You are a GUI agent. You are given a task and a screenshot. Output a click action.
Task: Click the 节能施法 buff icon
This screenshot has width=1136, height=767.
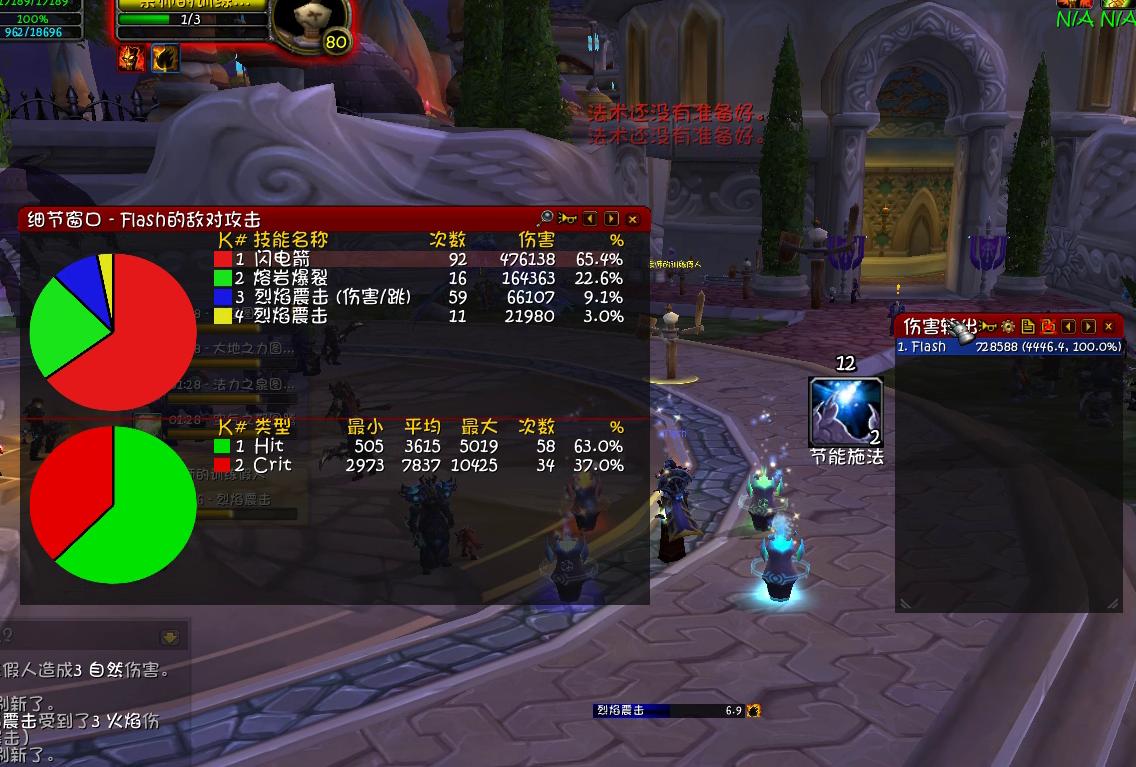pyautogui.click(x=846, y=411)
